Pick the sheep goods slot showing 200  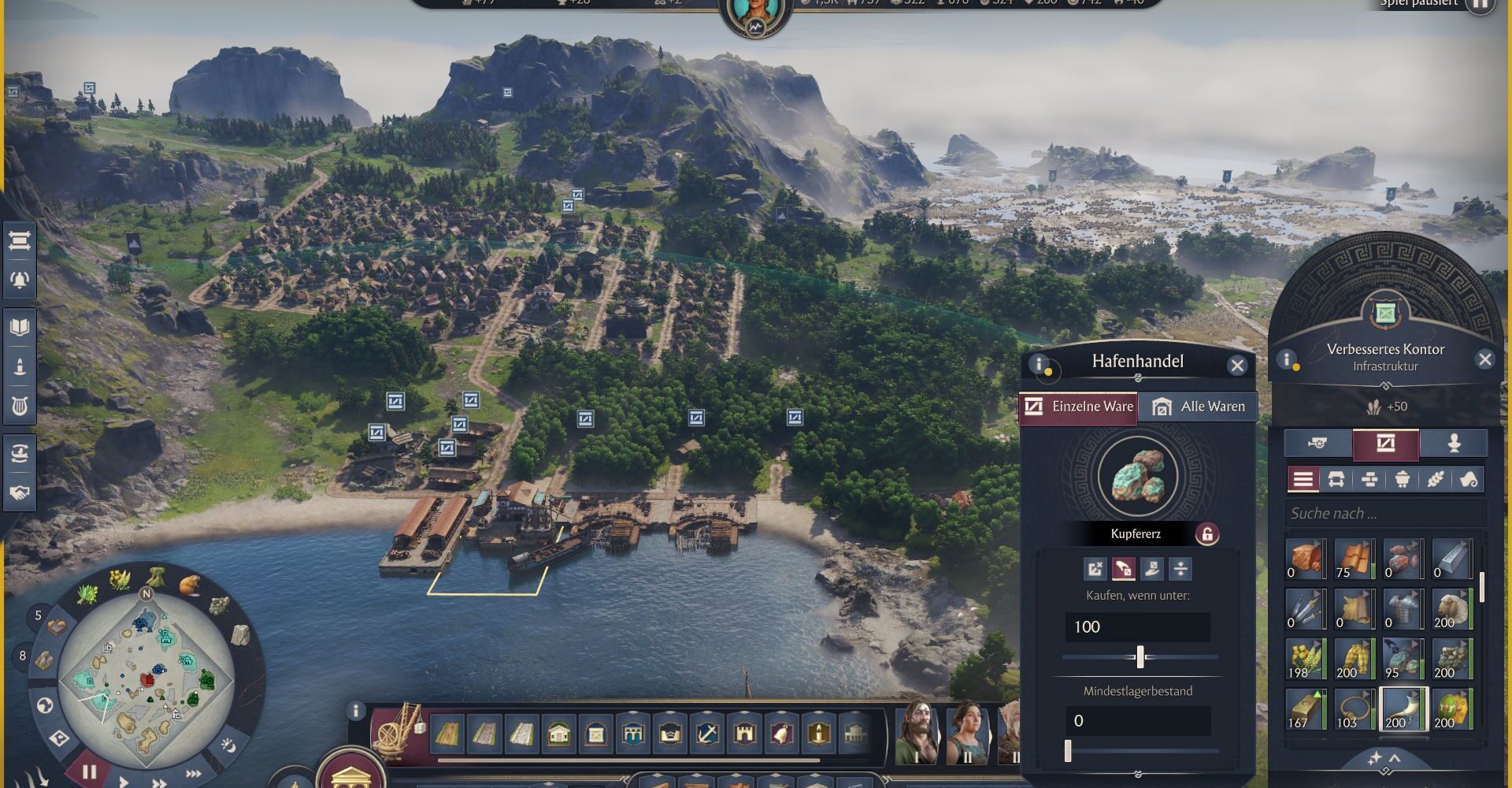1451,609
